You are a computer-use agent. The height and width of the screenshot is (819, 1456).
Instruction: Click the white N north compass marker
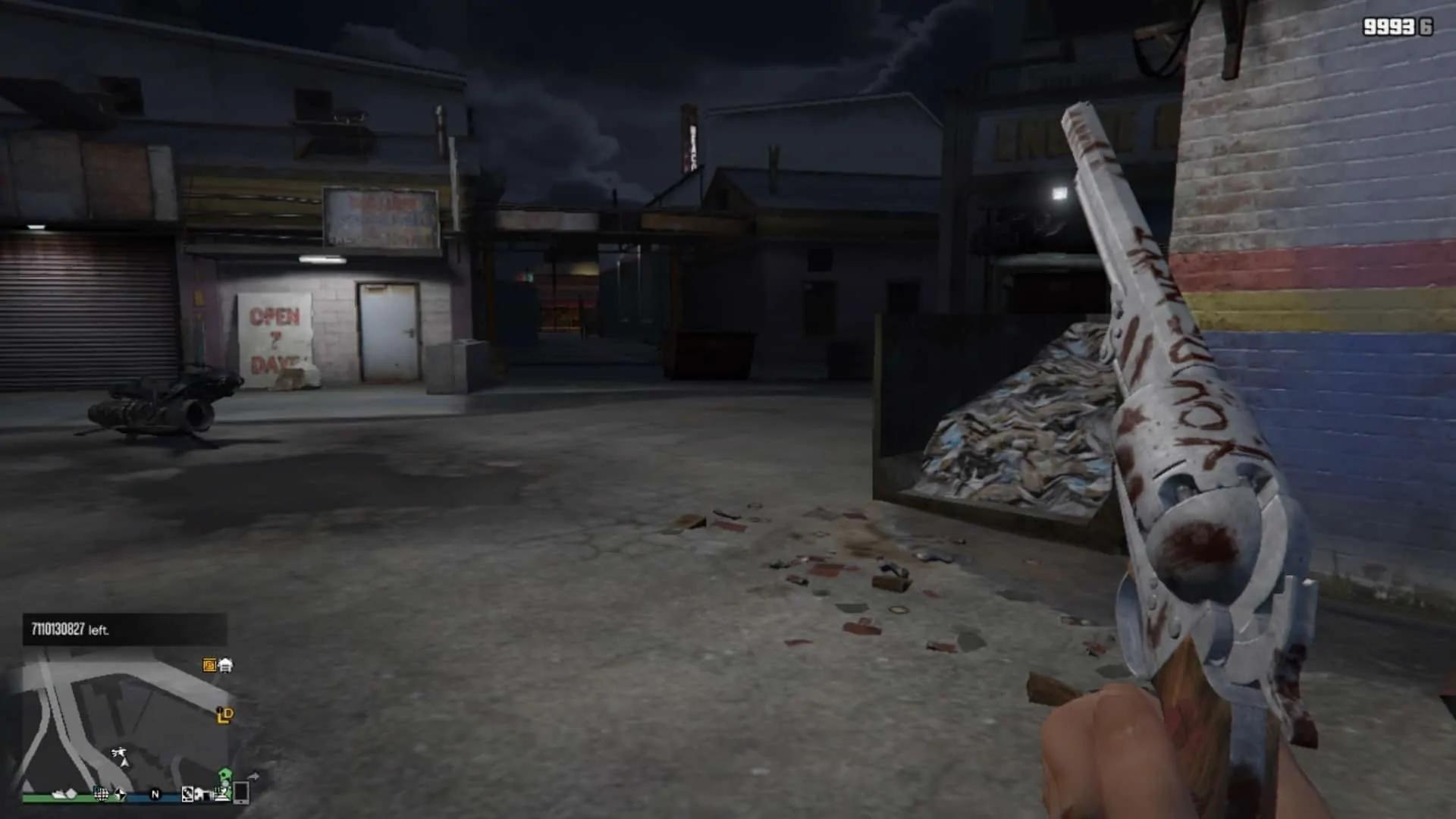[155, 795]
